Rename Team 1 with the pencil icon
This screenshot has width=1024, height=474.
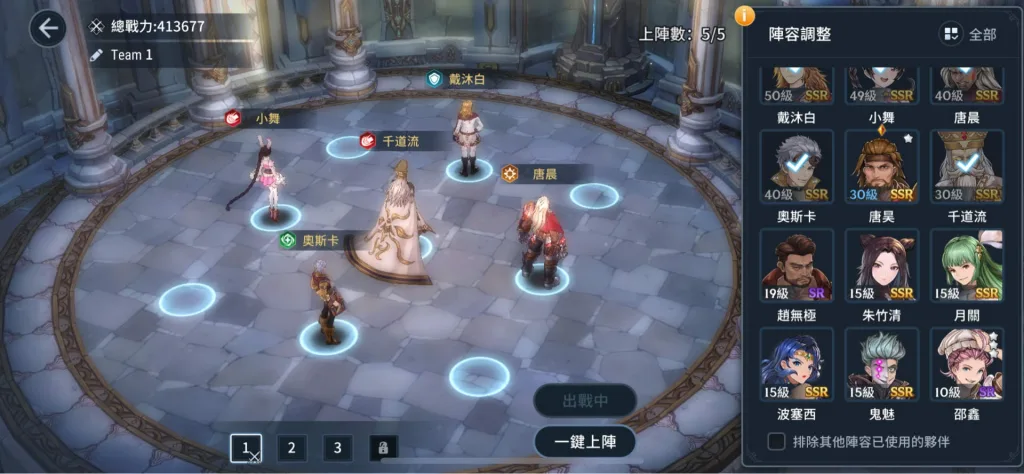tap(98, 55)
